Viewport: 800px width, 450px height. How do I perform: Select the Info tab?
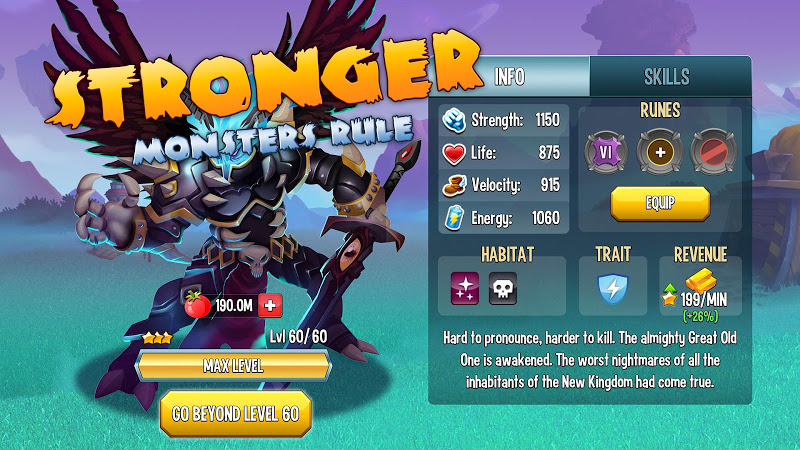pyautogui.click(x=509, y=78)
